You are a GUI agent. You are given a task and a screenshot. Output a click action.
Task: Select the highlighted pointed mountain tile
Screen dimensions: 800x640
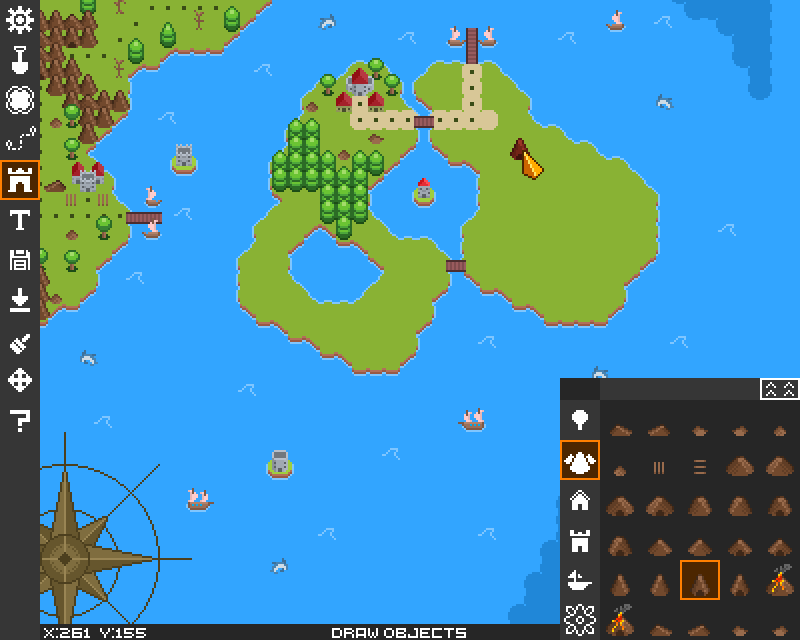(700, 580)
